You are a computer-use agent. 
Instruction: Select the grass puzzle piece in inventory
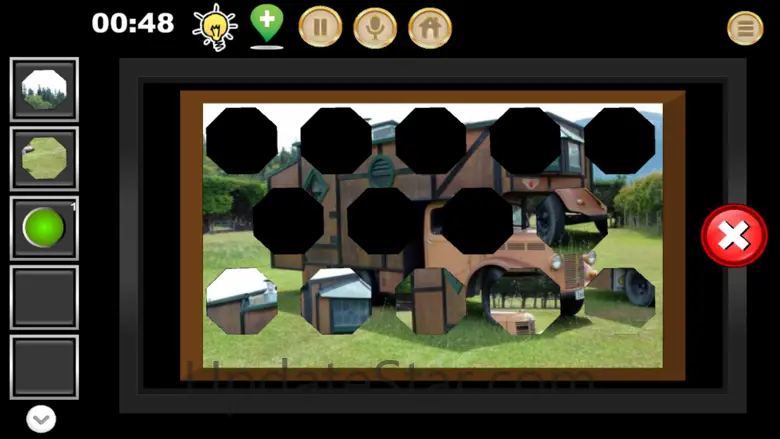(x=44, y=158)
